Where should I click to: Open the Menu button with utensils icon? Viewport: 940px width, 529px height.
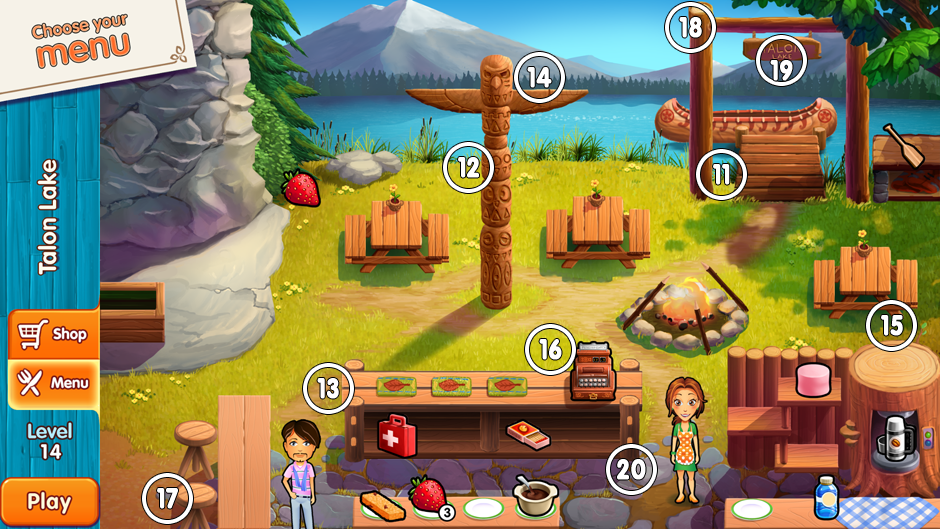click(54, 382)
